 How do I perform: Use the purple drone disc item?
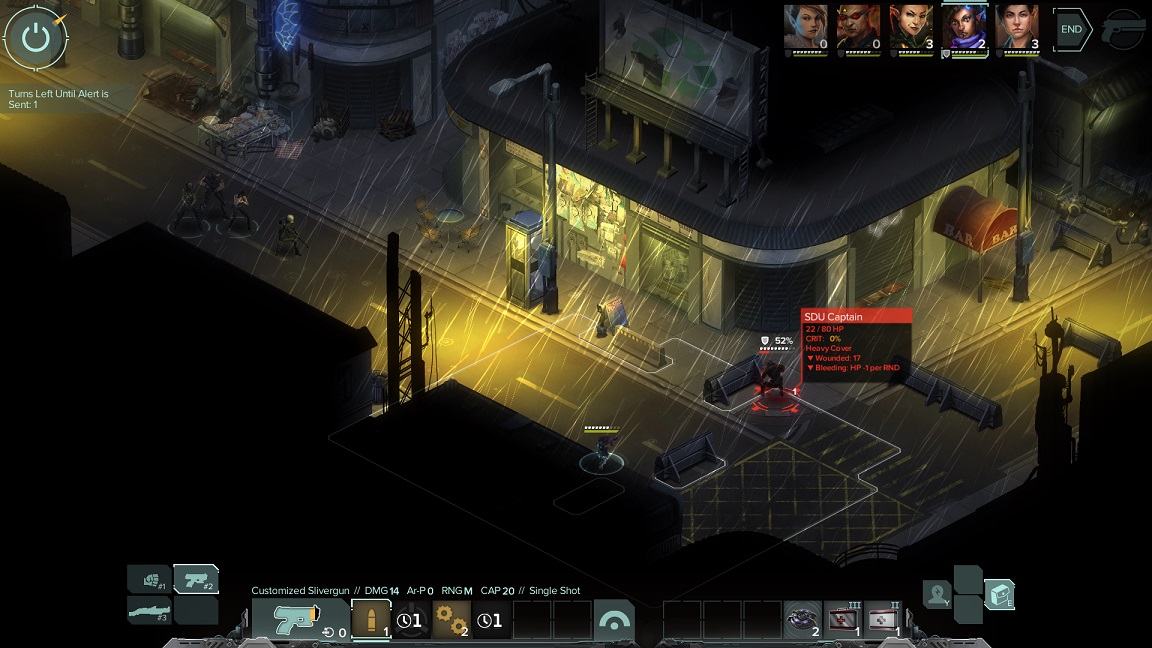point(802,620)
